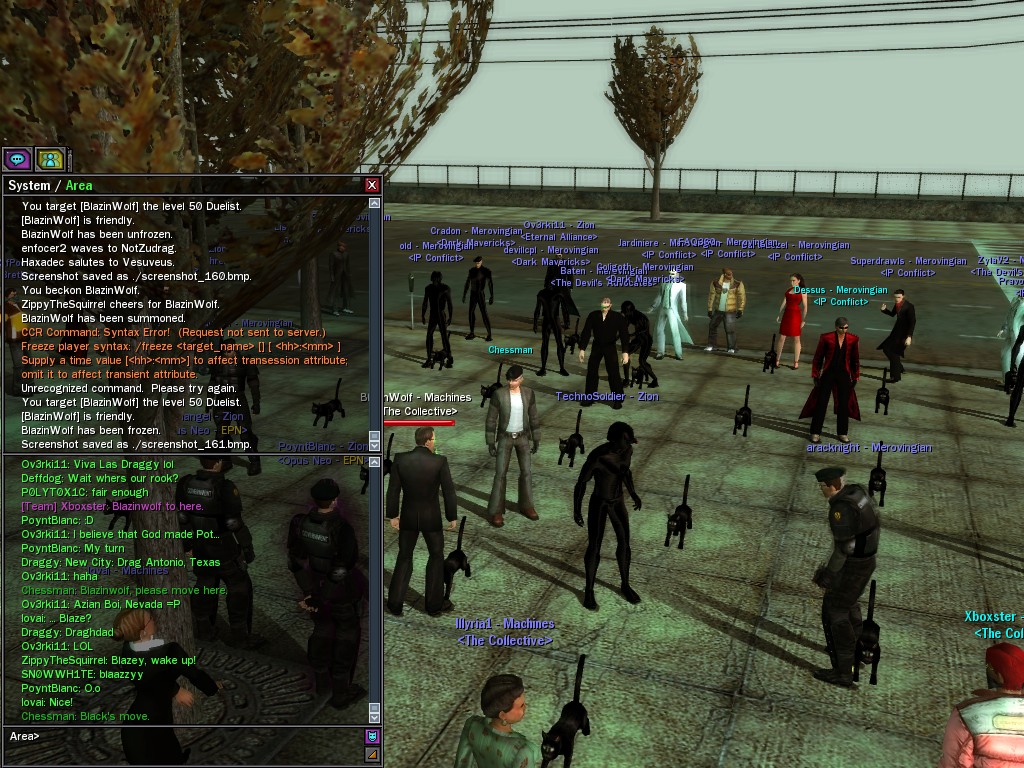Click the system log scroll-up arrow
The height and width of the screenshot is (768, 1024).
[374, 203]
